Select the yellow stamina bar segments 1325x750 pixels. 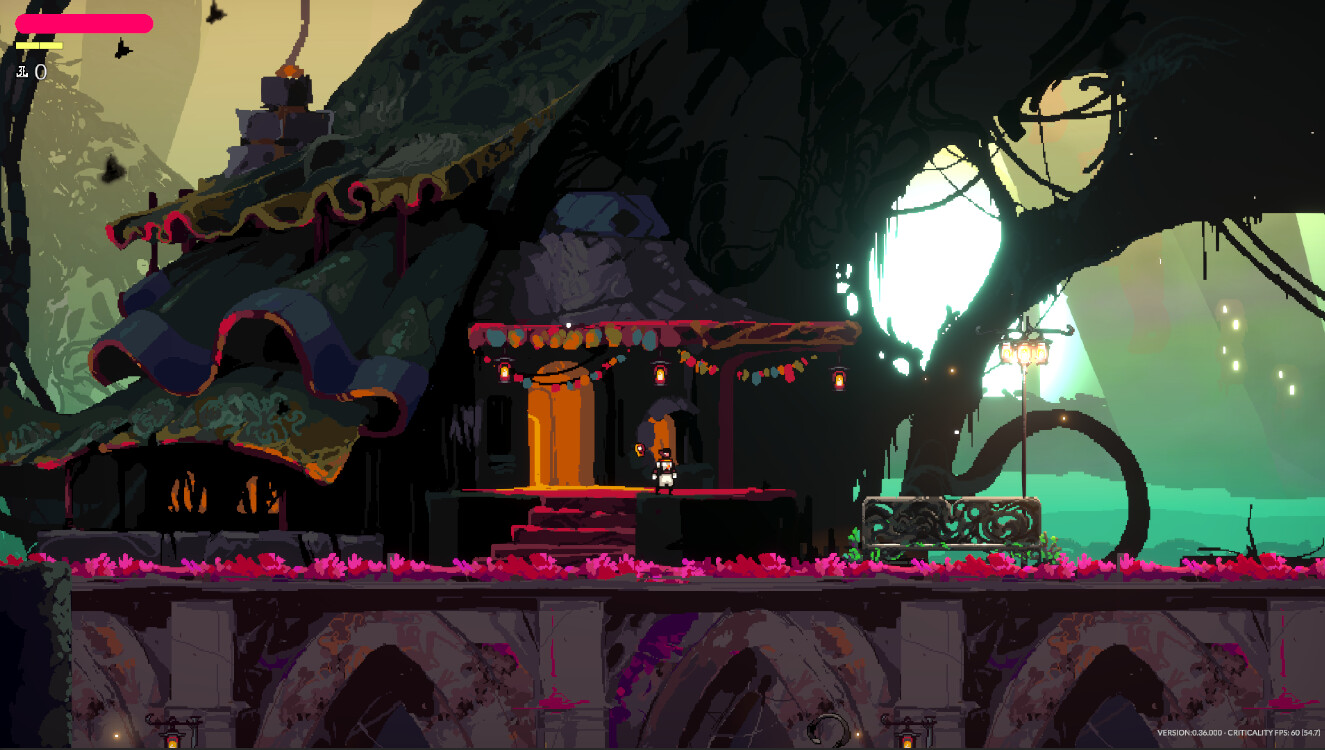coord(39,46)
